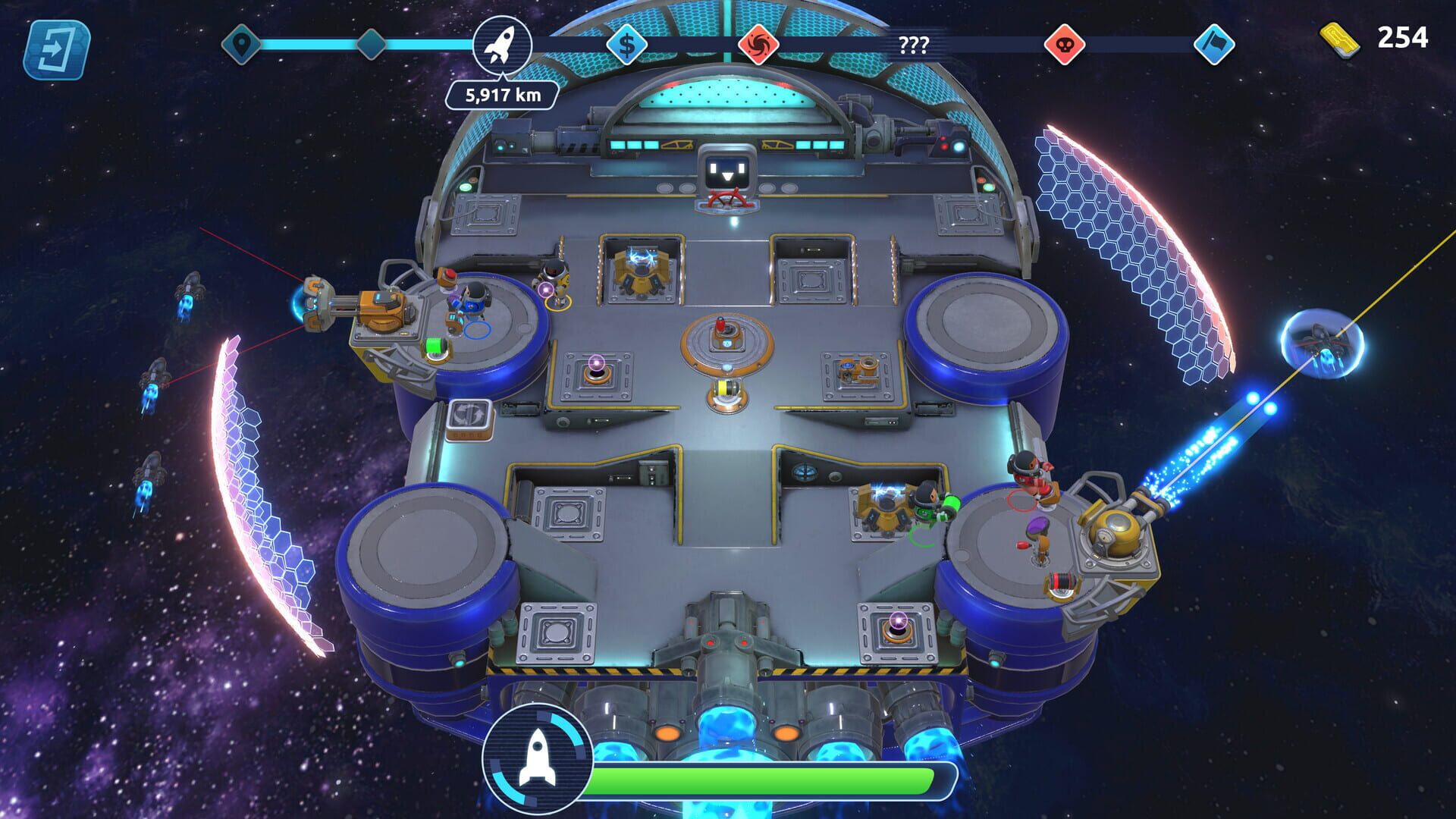Expand the diamond waypoint node on the progress bar
The image size is (1456, 819).
tap(369, 44)
